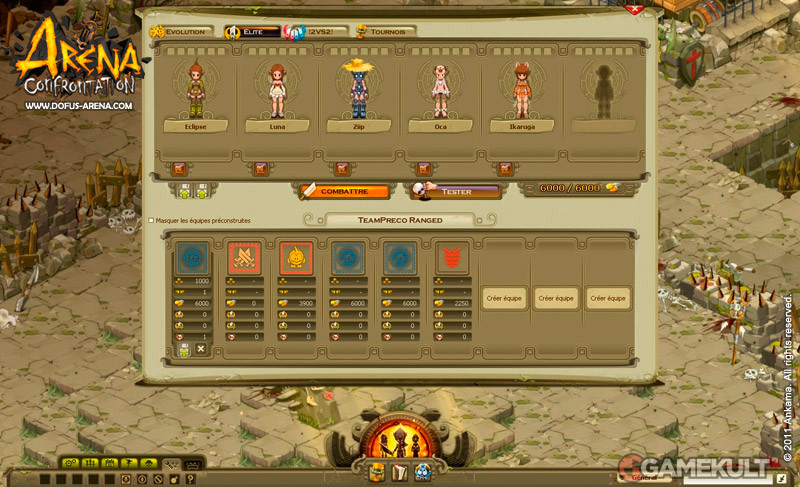Open the Elite tab
800x487 pixels.
tap(252, 32)
